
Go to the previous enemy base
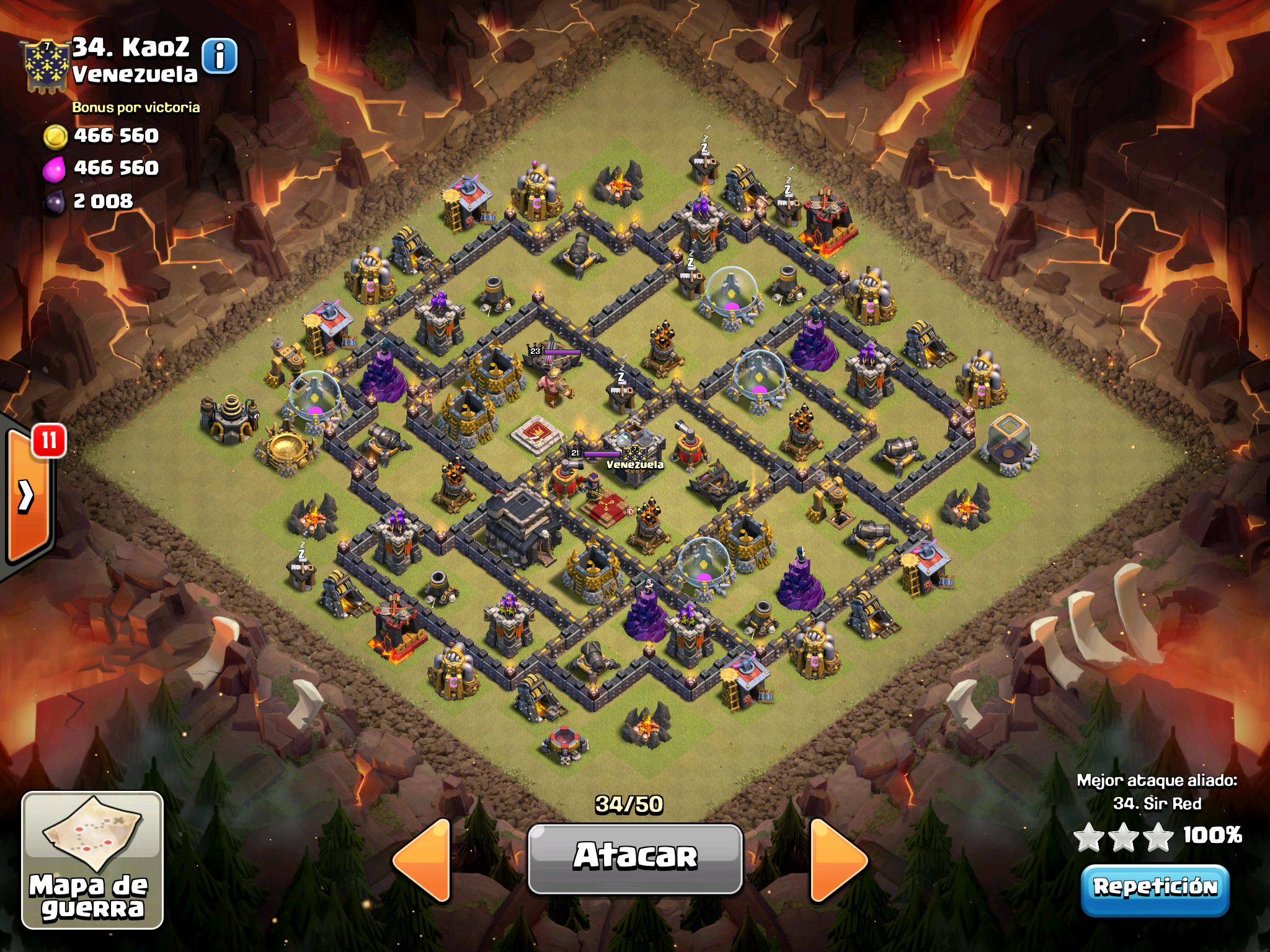(423, 859)
